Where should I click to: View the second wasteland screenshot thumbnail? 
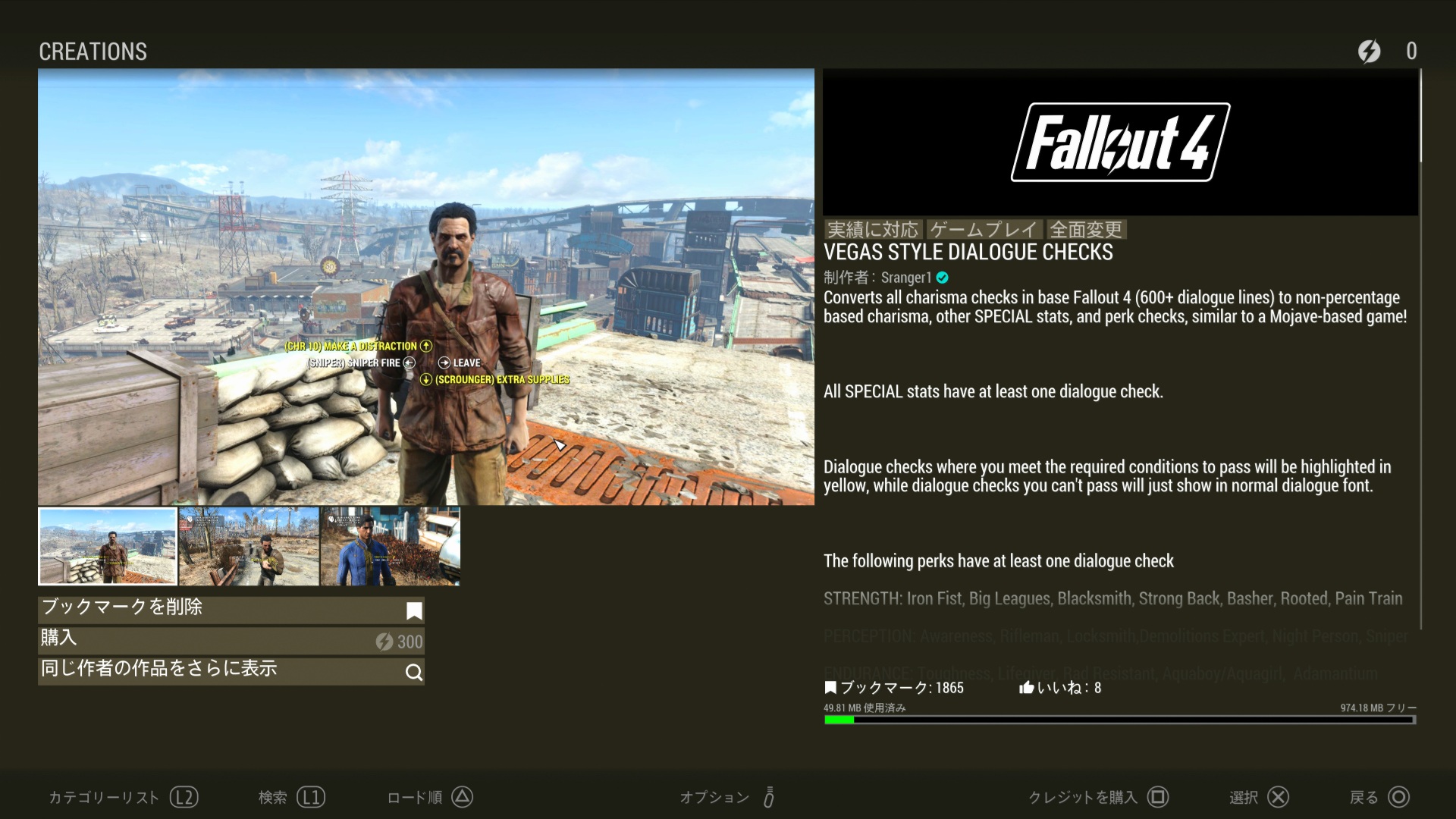[x=249, y=546]
